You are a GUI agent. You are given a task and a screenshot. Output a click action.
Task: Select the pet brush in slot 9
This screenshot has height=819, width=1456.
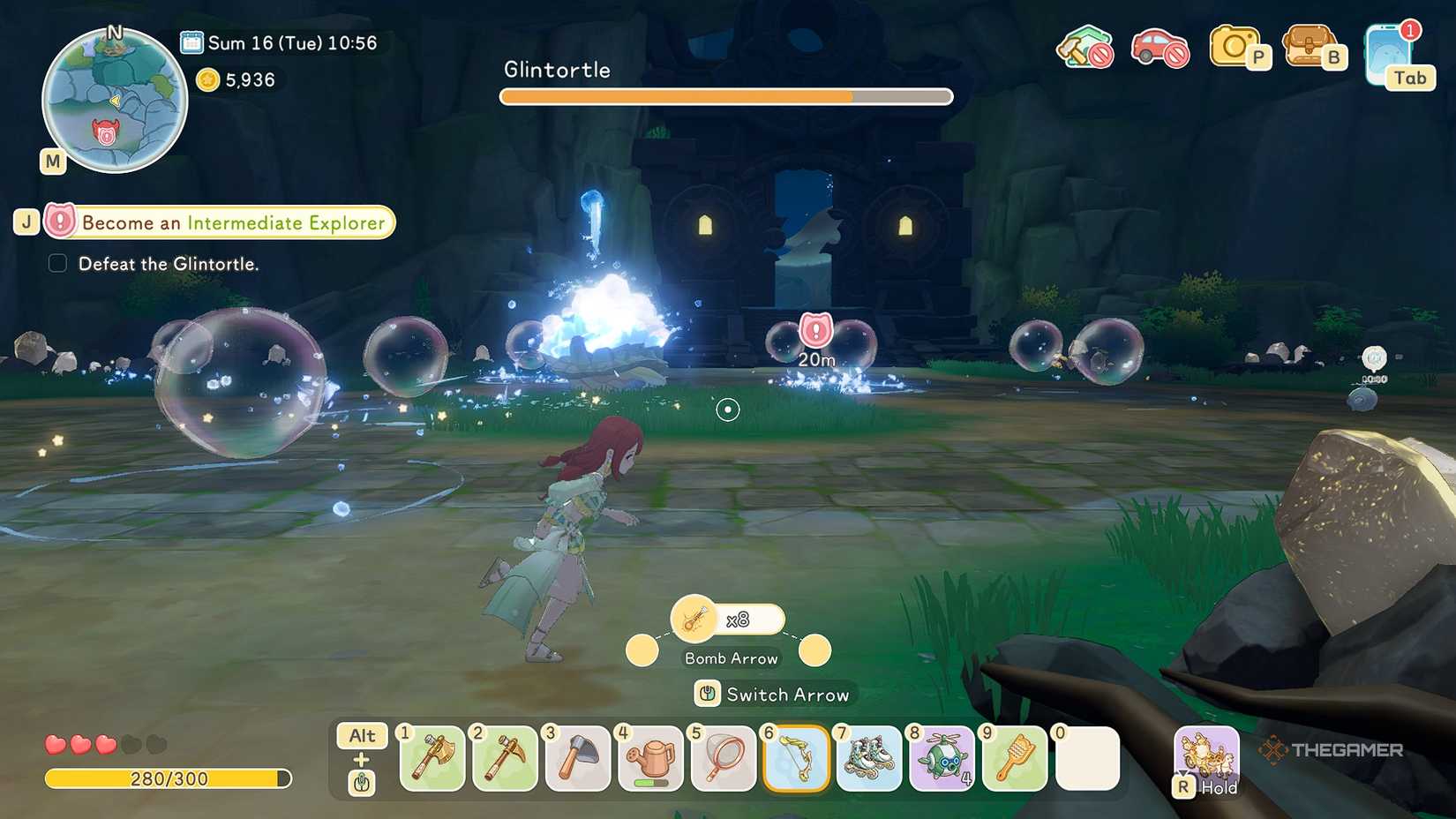(1014, 759)
